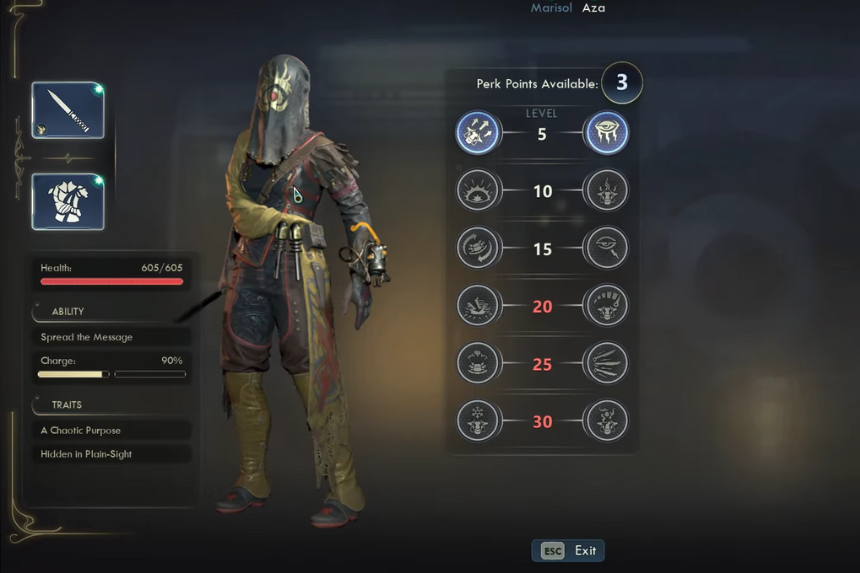Viewport: 860px width, 573px height.
Task: Select the dagger weapon slot
Action: pyautogui.click(x=68, y=110)
